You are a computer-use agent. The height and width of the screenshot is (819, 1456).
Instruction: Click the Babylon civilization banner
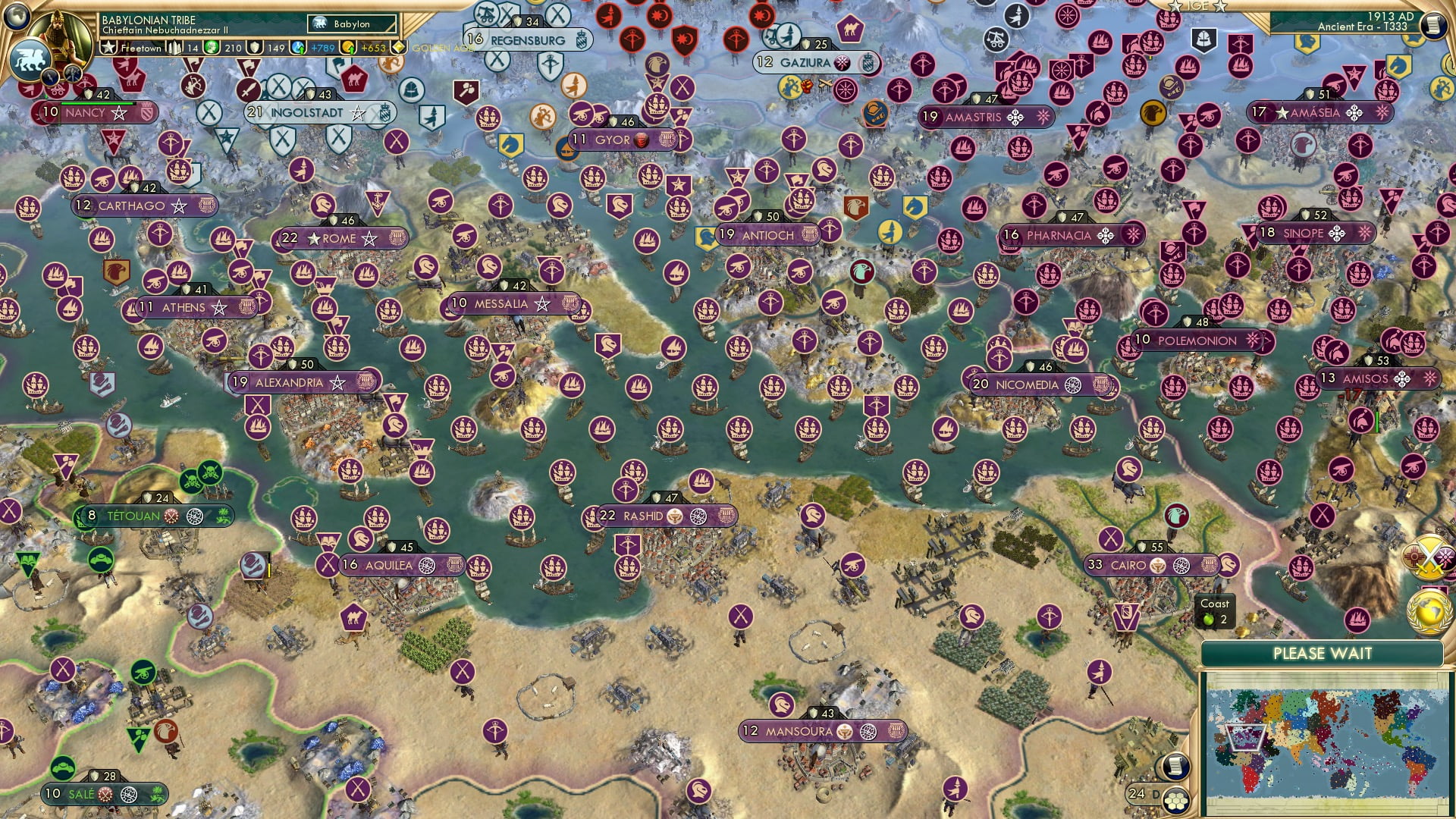[x=351, y=24]
